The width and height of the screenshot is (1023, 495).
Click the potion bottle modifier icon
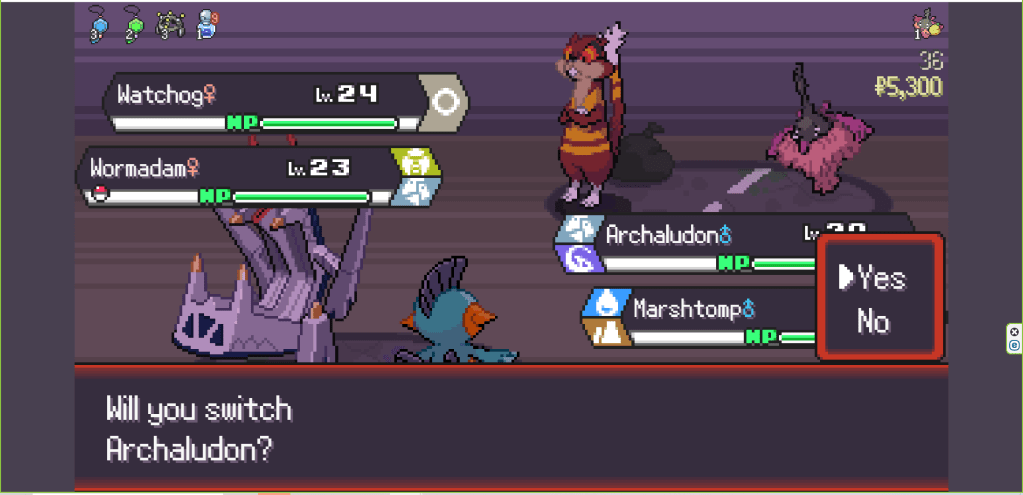206,24
